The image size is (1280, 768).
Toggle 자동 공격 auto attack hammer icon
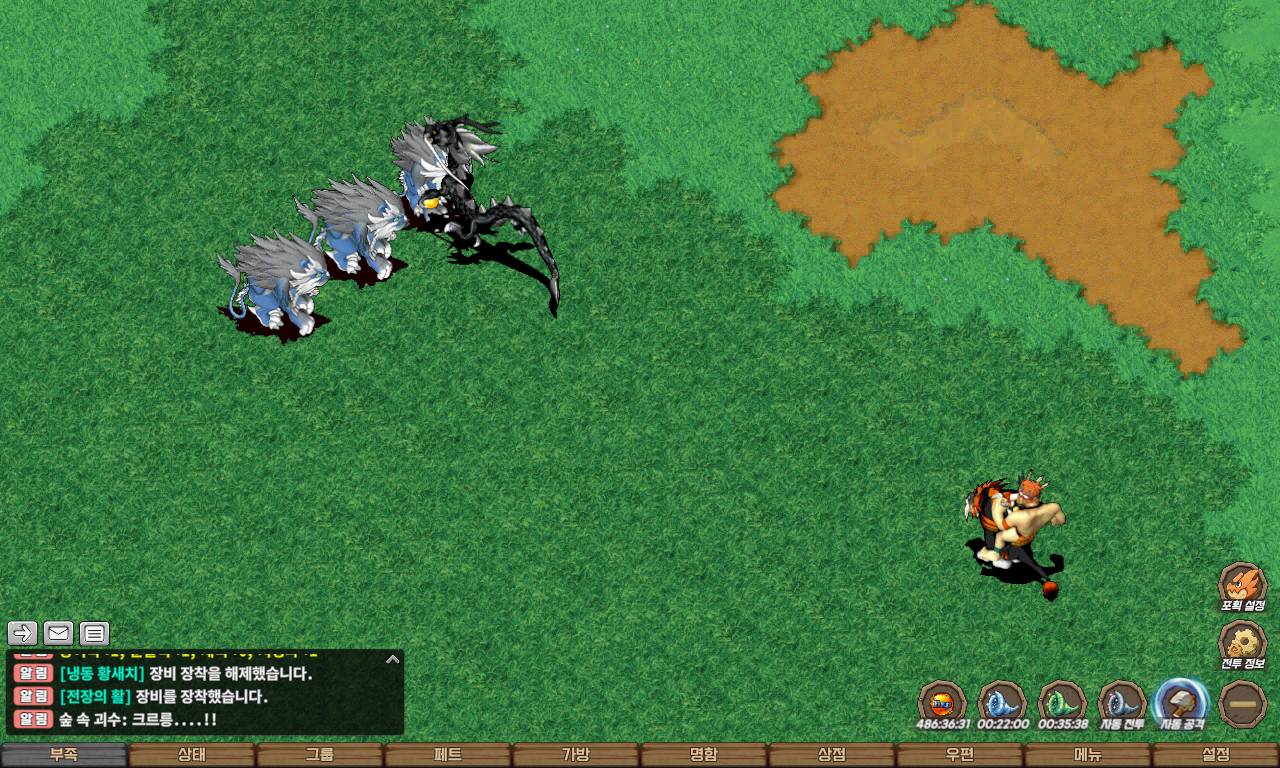(x=1181, y=703)
